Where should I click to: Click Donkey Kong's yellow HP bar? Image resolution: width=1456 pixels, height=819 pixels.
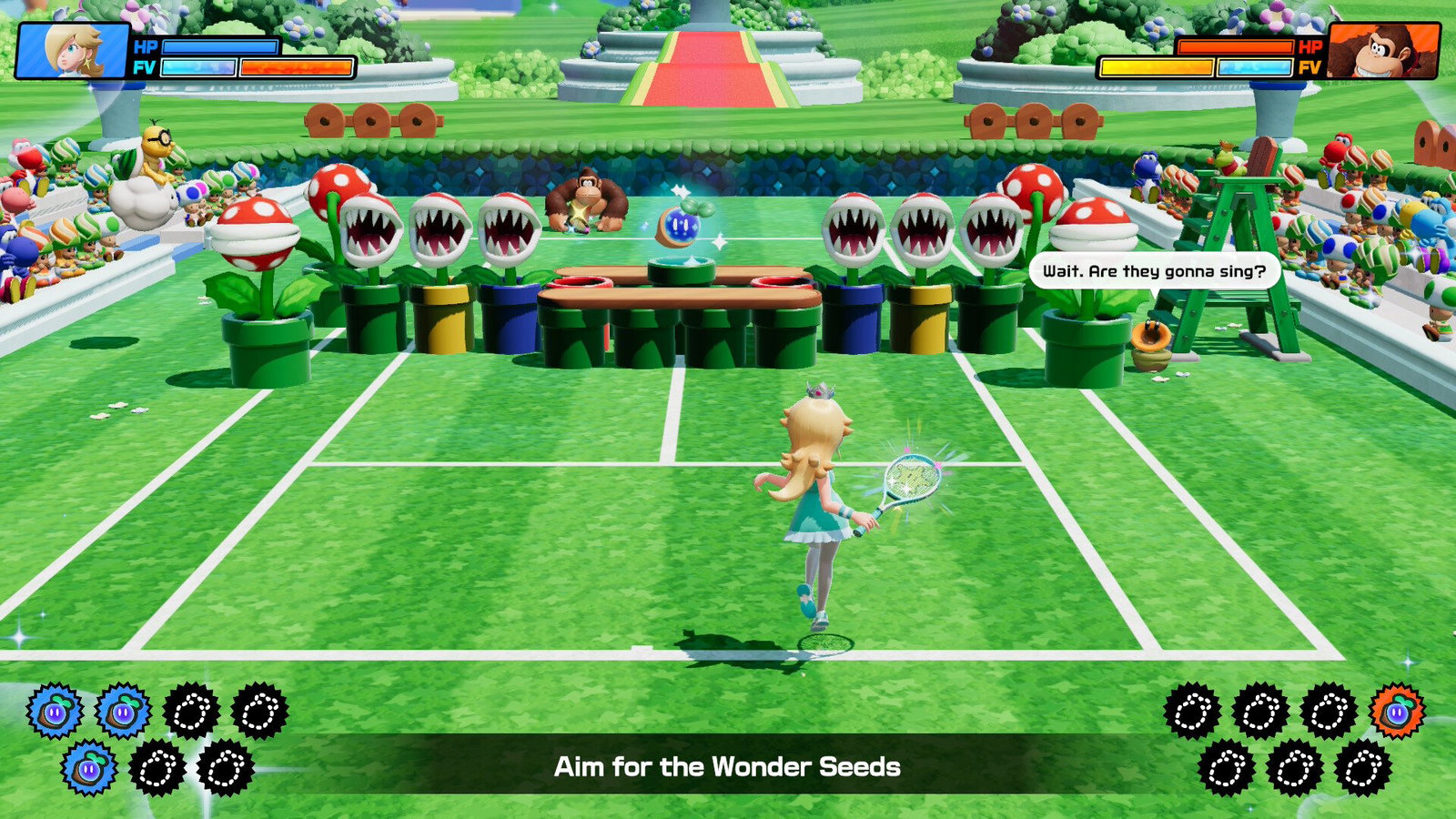[x=1156, y=65]
